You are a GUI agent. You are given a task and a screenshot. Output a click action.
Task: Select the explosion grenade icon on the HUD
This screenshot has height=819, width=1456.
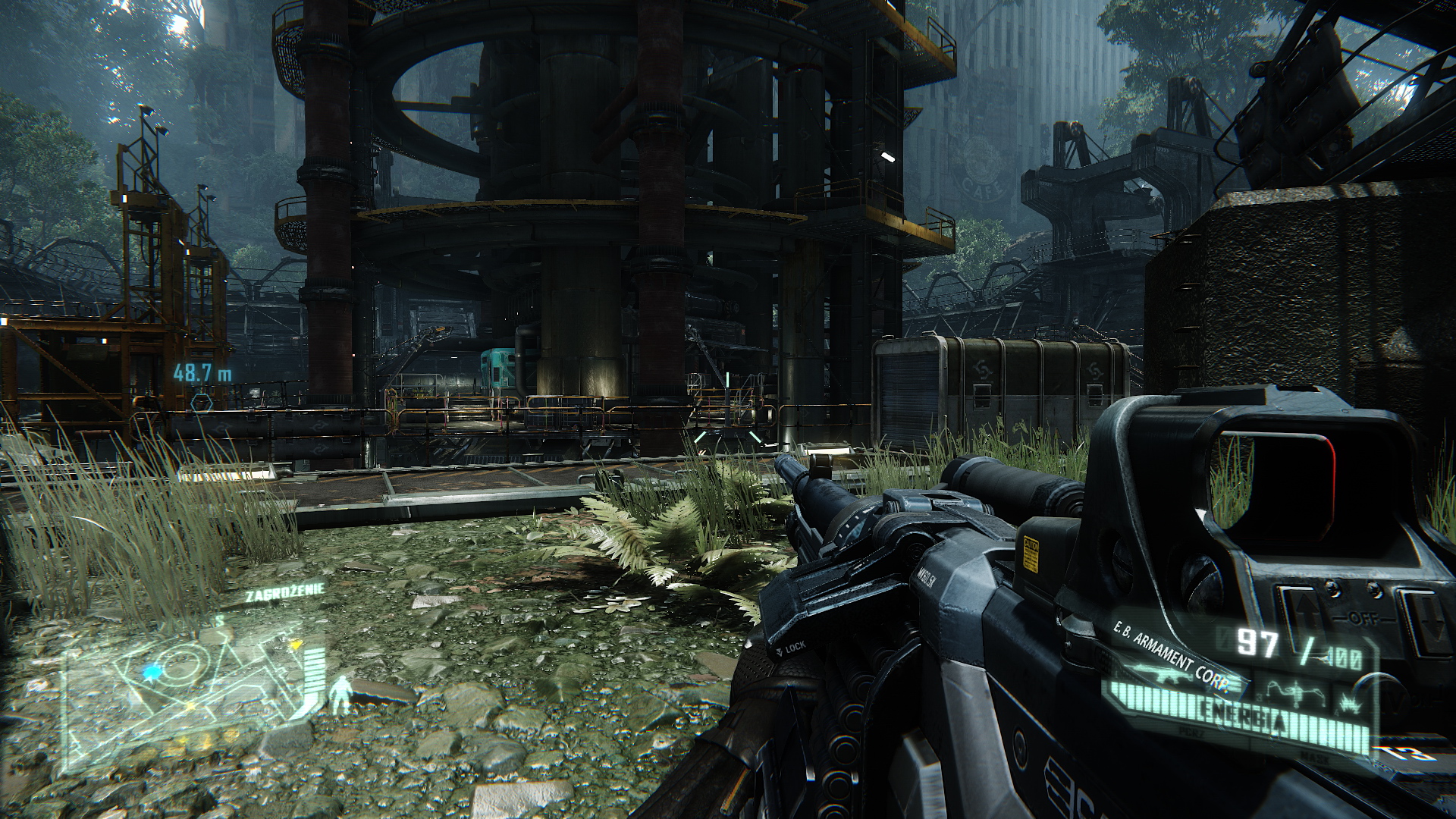pyautogui.click(x=1350, y=701)
